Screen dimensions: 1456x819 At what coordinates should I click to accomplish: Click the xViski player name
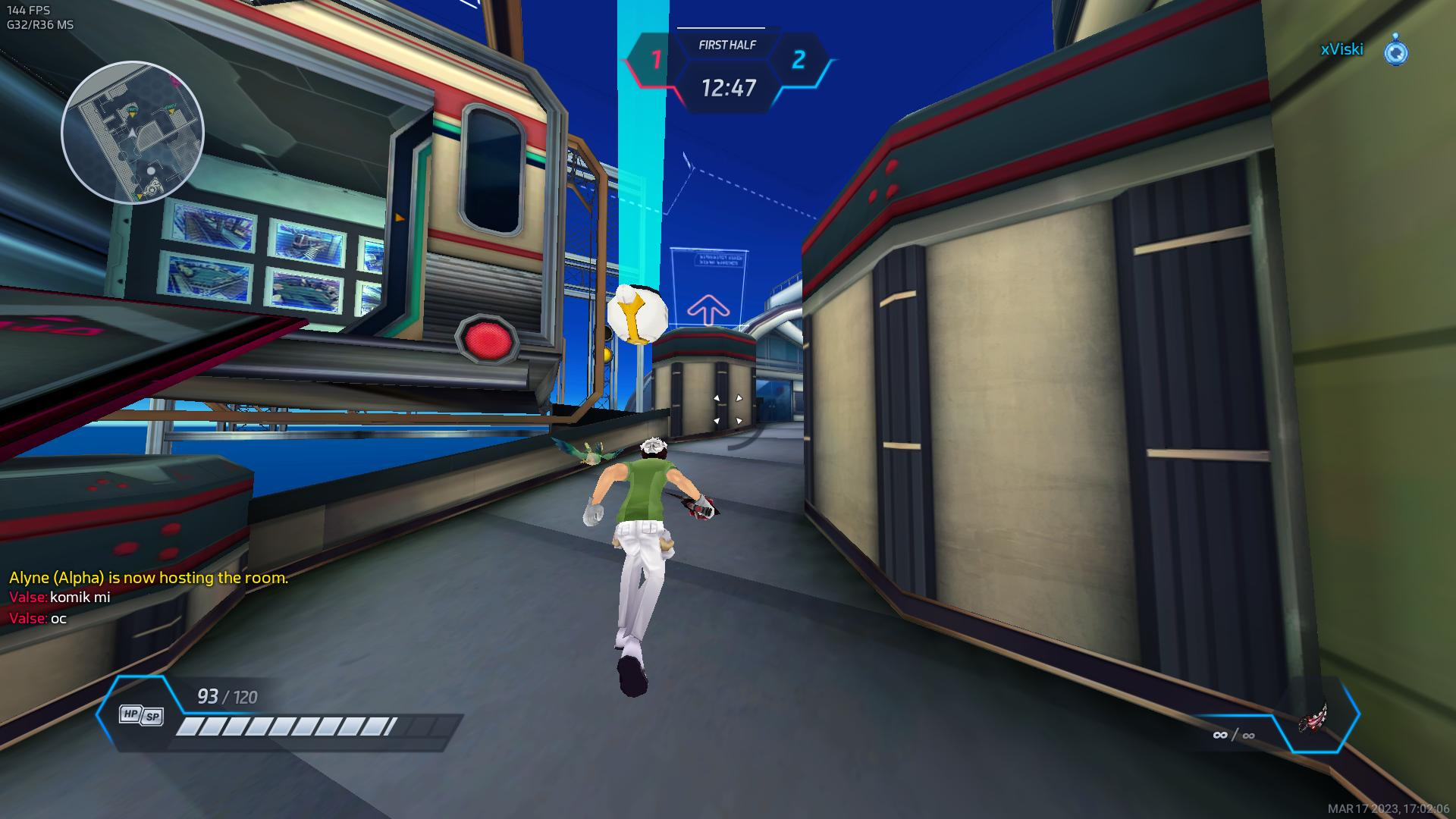tap(1341, 49)
